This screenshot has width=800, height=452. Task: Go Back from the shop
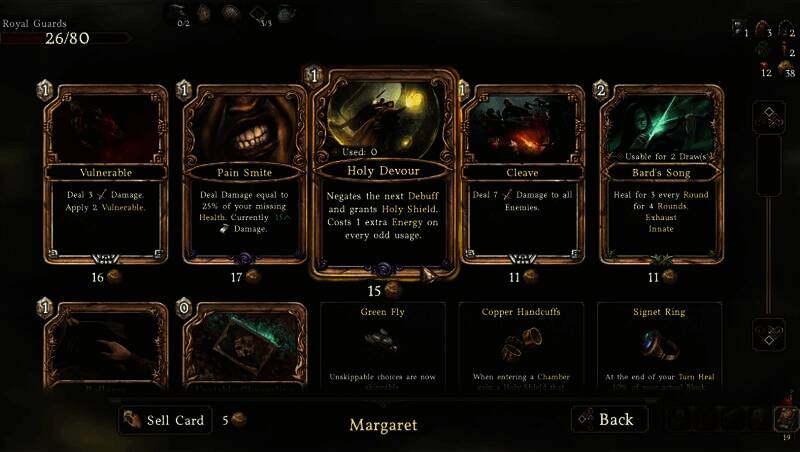(609, 419)
